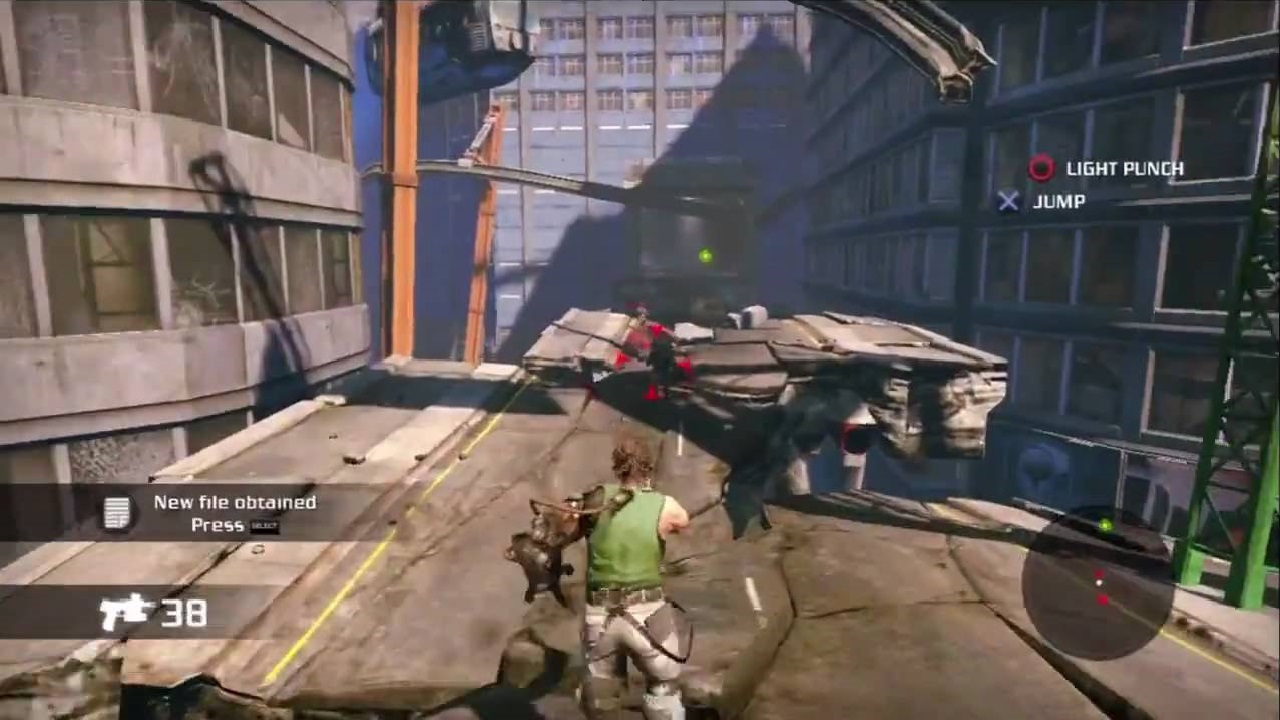
Task: Click the red Circle button icon beside LIGHT PUNCH
Action: point(1041,169)
